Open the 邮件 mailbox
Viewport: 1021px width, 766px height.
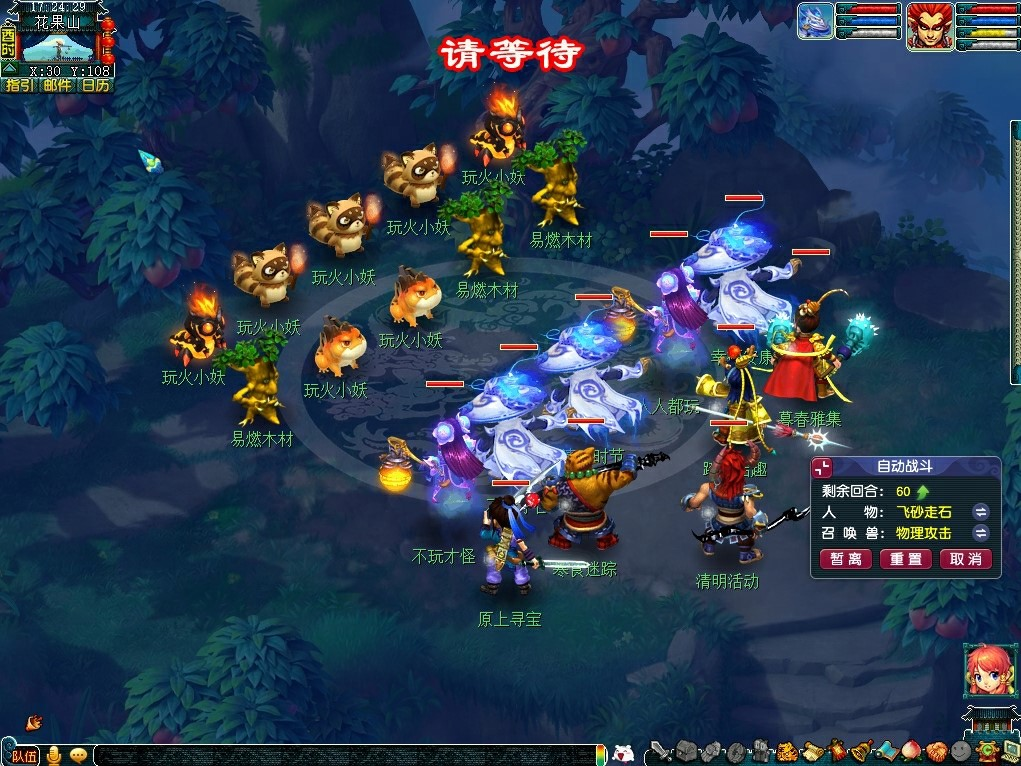click(x=57, y=85)
